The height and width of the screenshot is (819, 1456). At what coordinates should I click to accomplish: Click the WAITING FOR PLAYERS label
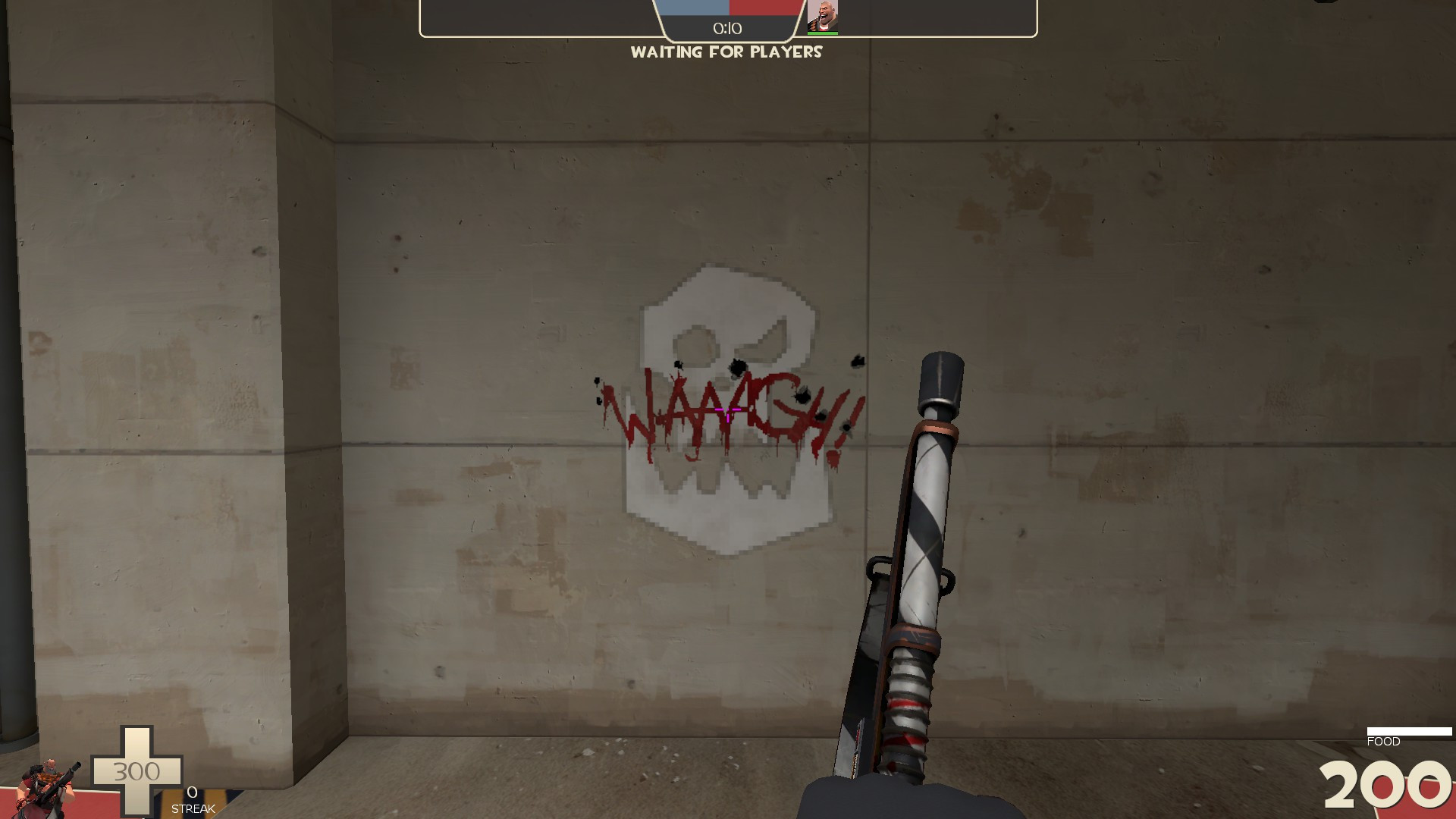click(728, 53)
